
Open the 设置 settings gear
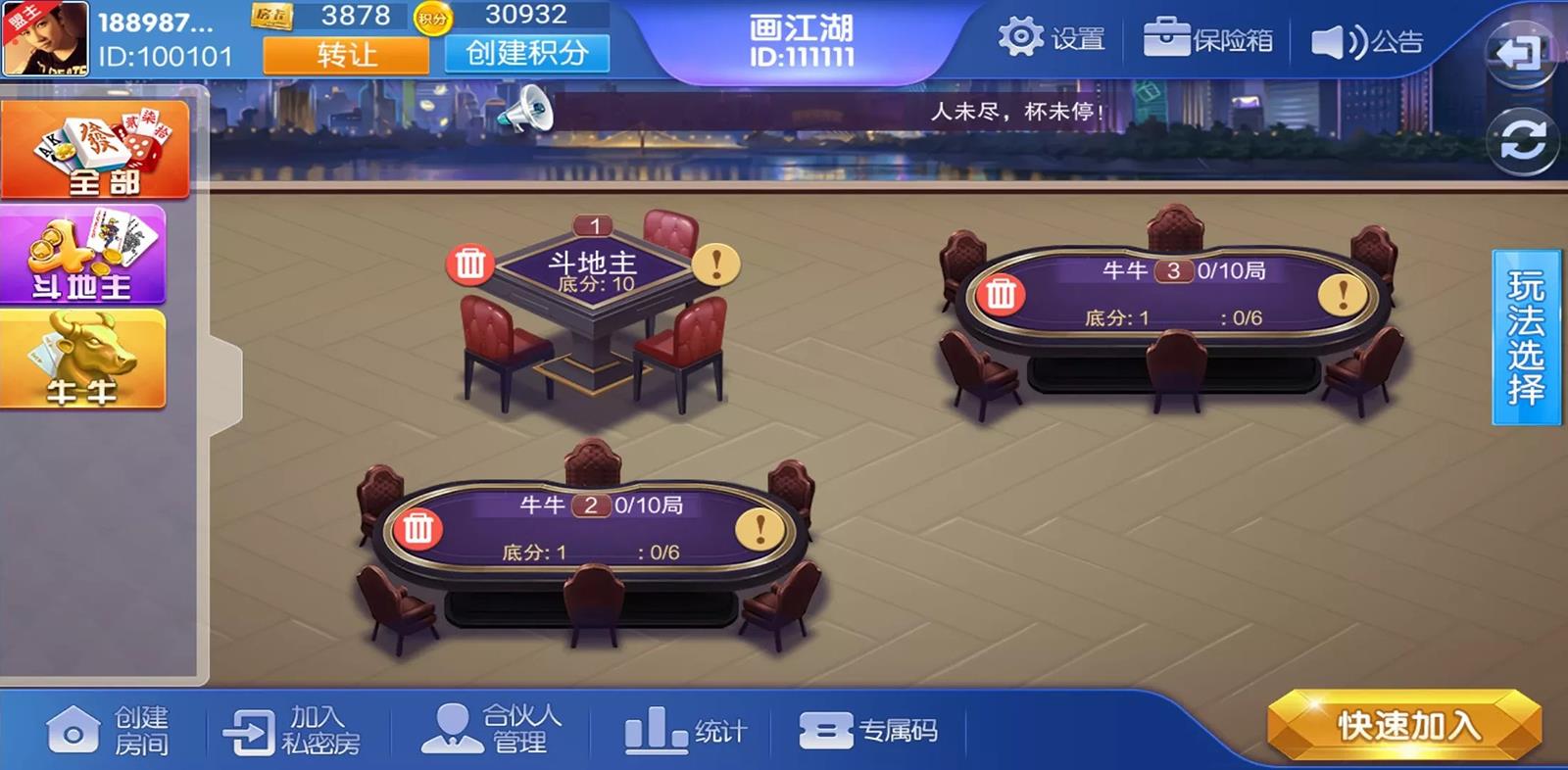1020,34
